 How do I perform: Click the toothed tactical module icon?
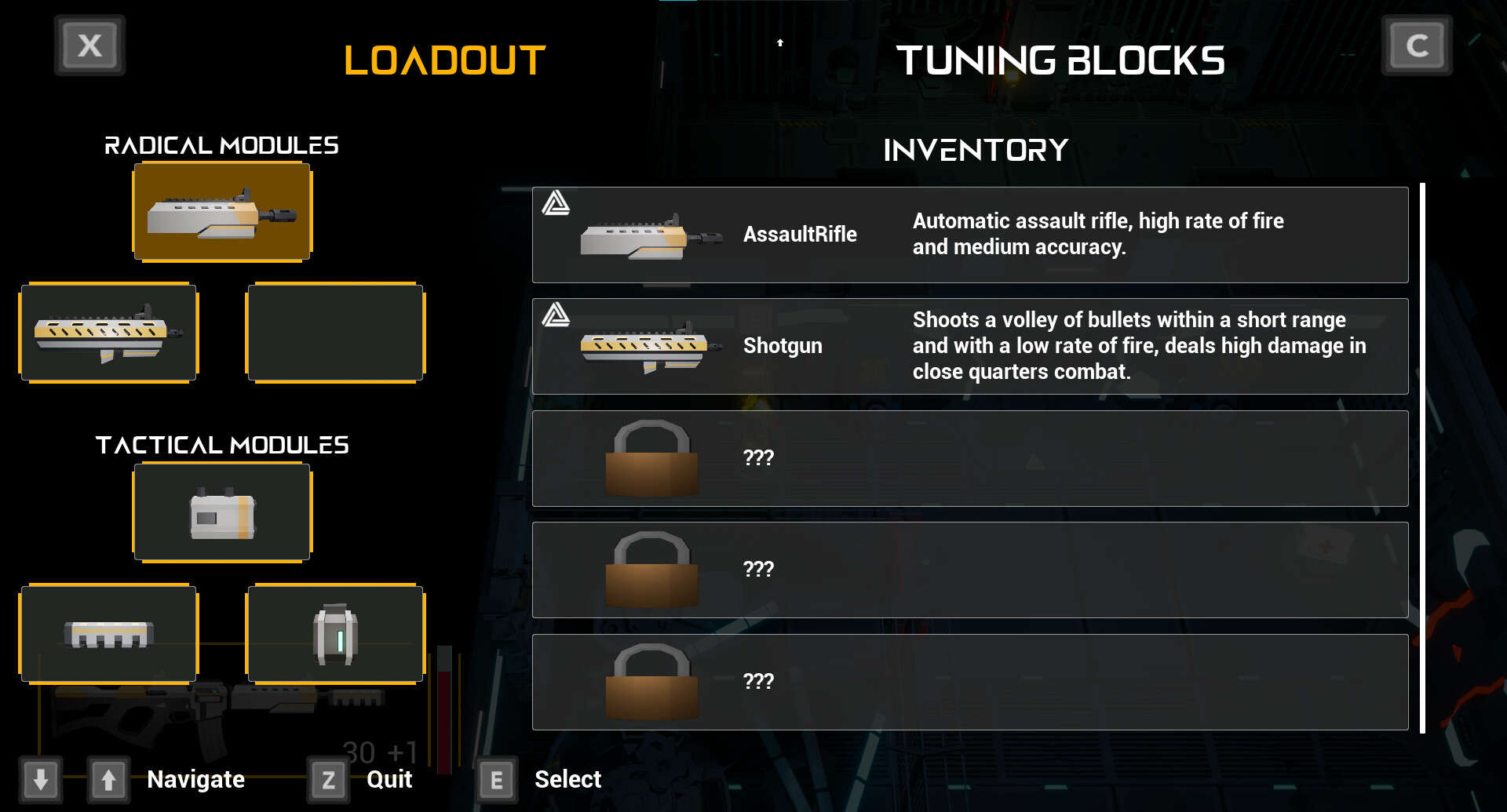pyautogui.click(x=109, y=633)
